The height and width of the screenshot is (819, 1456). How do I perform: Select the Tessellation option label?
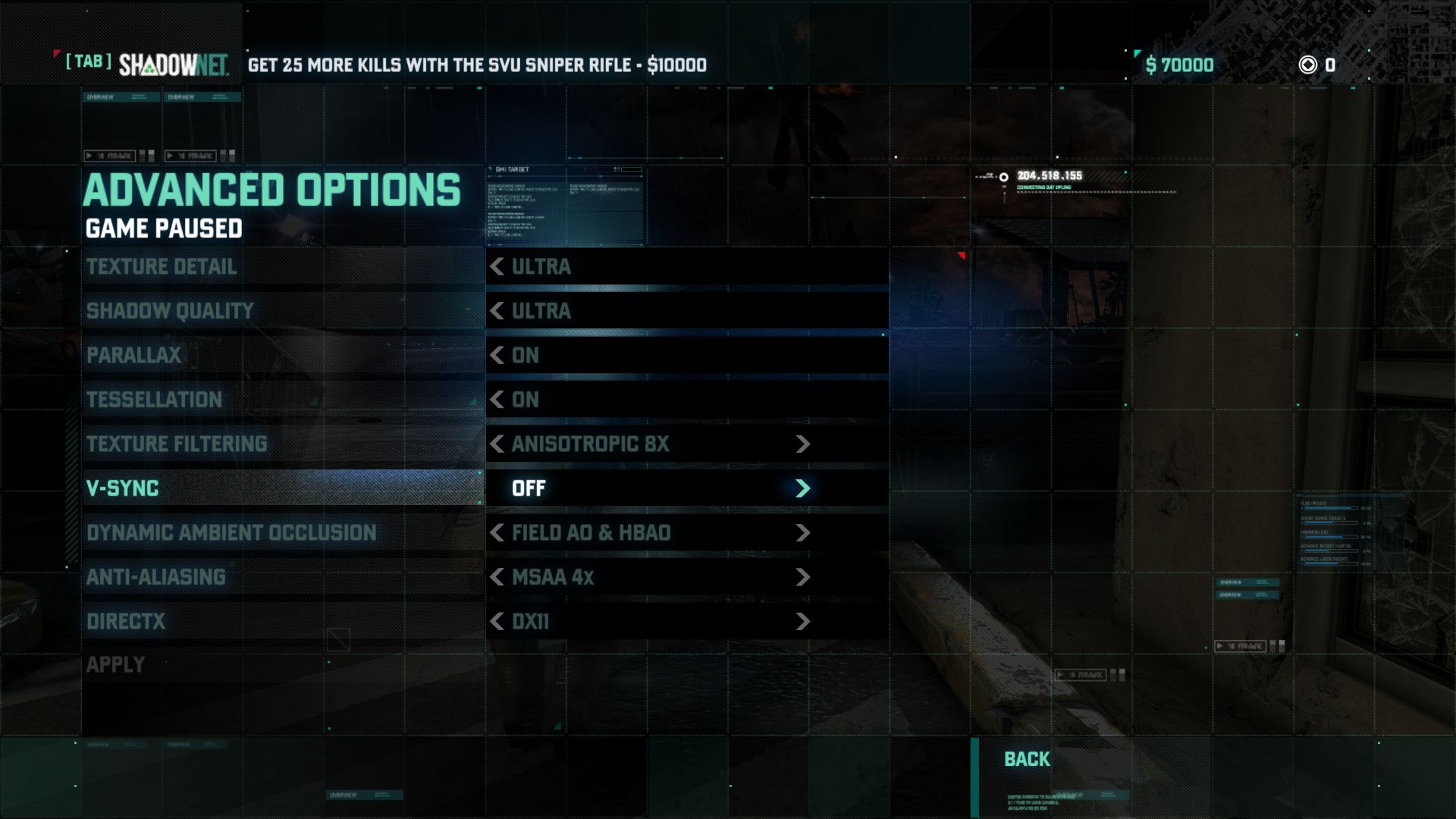(x=154, y=400)
